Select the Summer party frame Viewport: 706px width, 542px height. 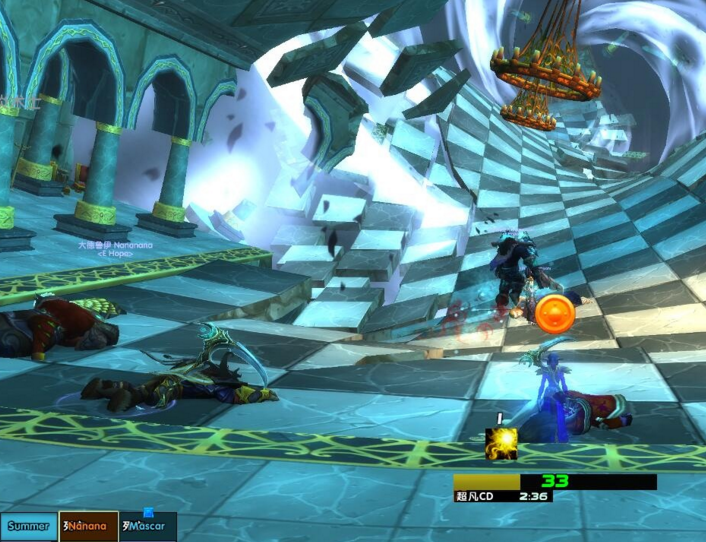tap(29, 526)
